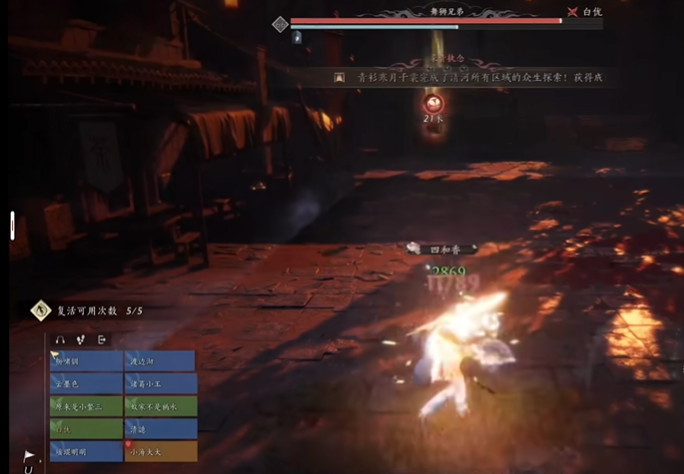This screenshot has width=684, height=474.
Task: Toggle the headphones voice icon
Action: [x=60, y=340]
